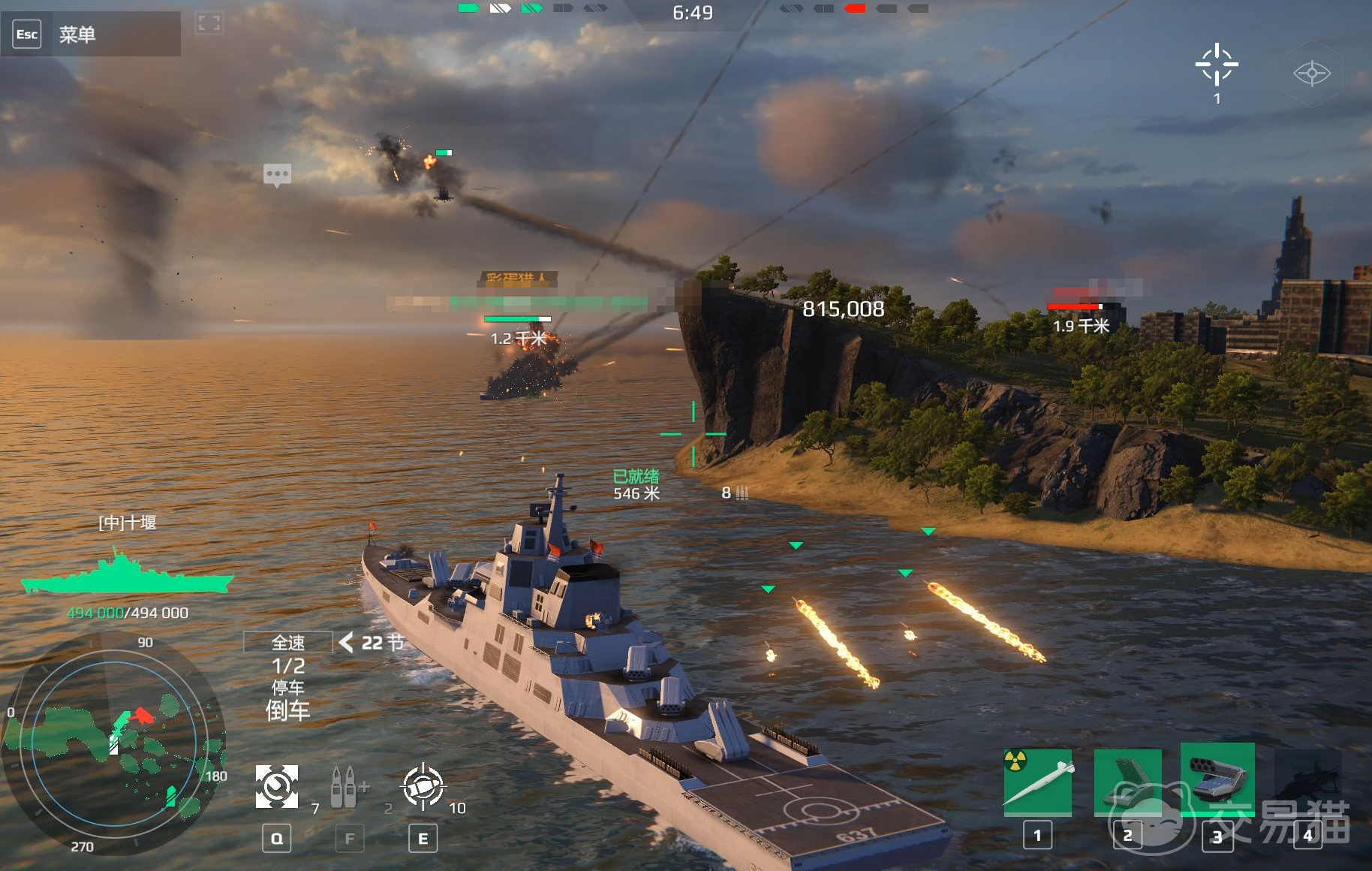The height and width of the screenshot is (871, 1372).
Task: Select 倒车 reverse throttle
Action: [x=288, y=710]
